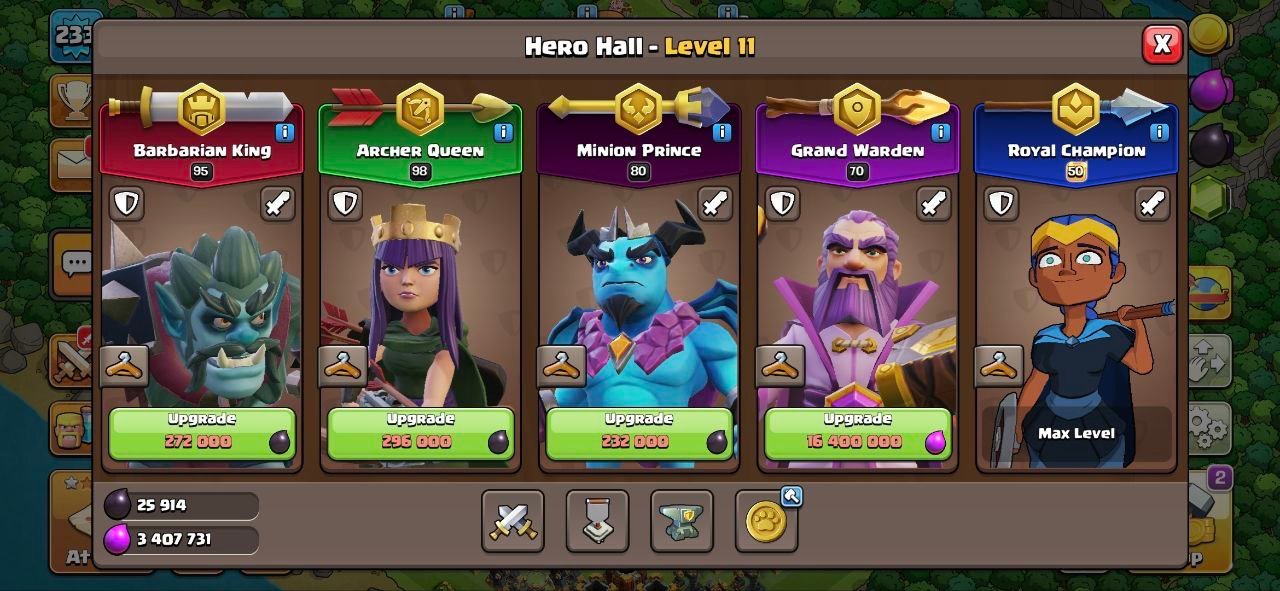Open the Blacksmith anvil button
Image resolution: width=1280 pixels, height=591 pixels.
tap(681, 521)
